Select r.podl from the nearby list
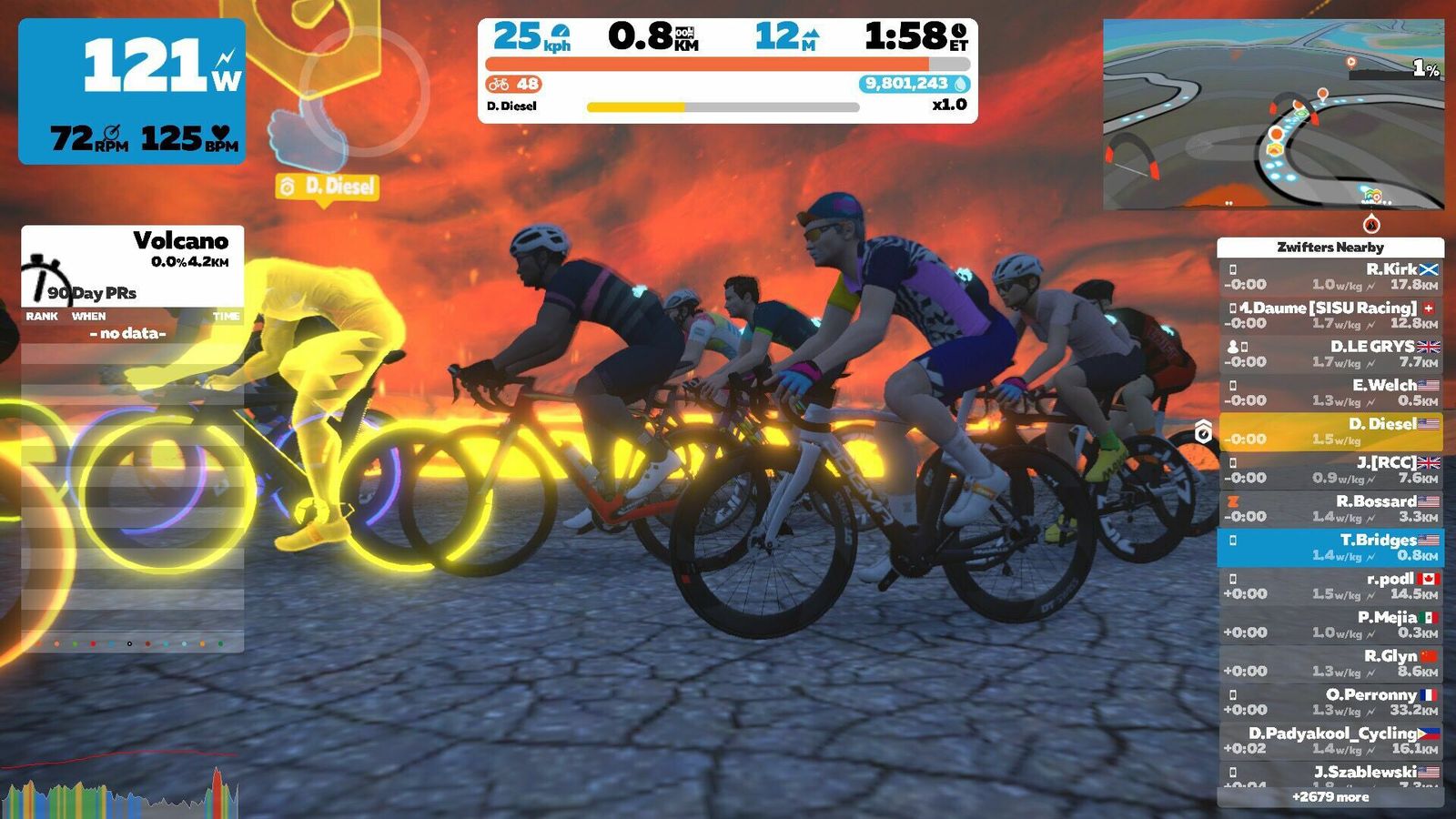This screenshot has height=819, width=1456. (x=1330, y=586)
